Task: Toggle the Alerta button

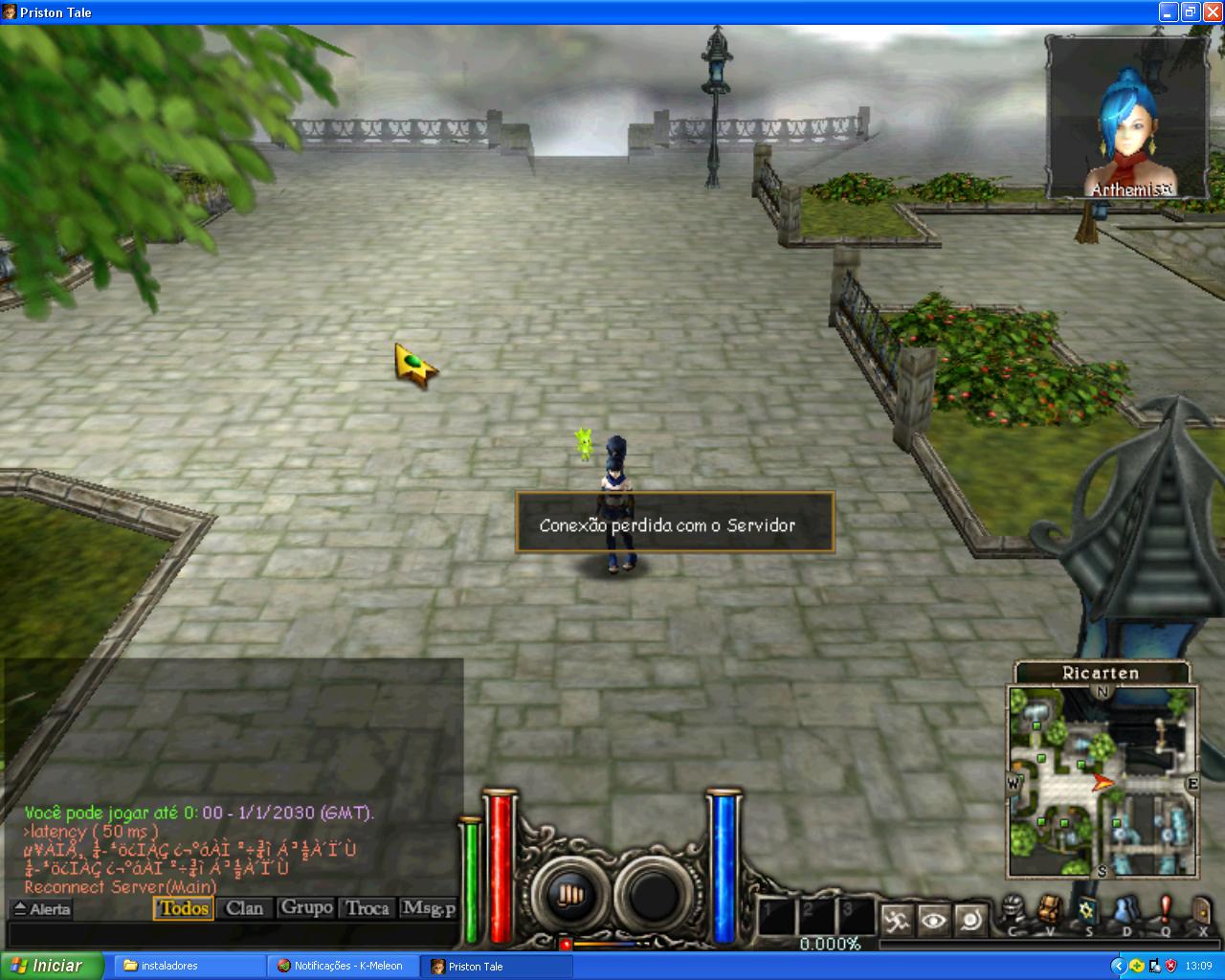Action: (42, 909)
